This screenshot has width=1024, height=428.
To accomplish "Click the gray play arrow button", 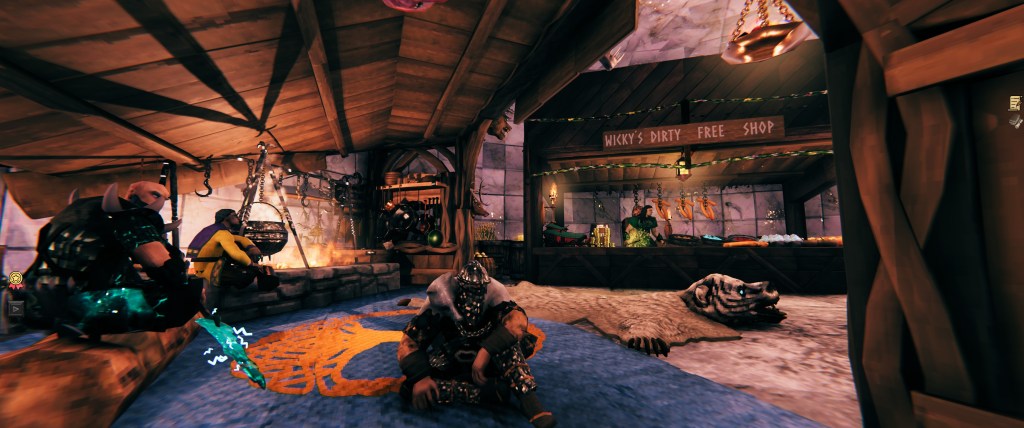I will pyautogui.click(x=15, y=308).
